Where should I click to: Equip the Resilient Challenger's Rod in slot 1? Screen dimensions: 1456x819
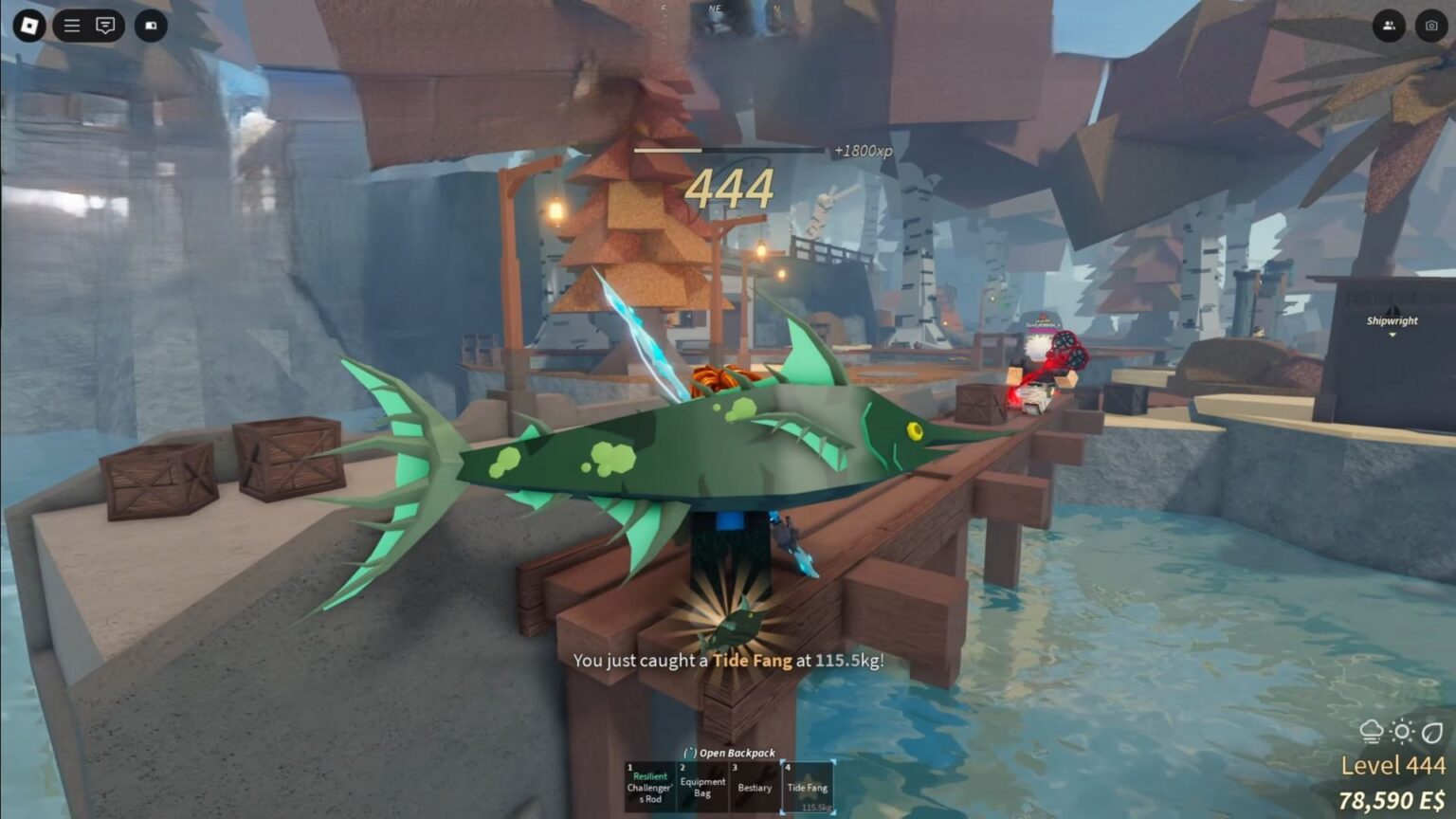(x=650, y=787)
